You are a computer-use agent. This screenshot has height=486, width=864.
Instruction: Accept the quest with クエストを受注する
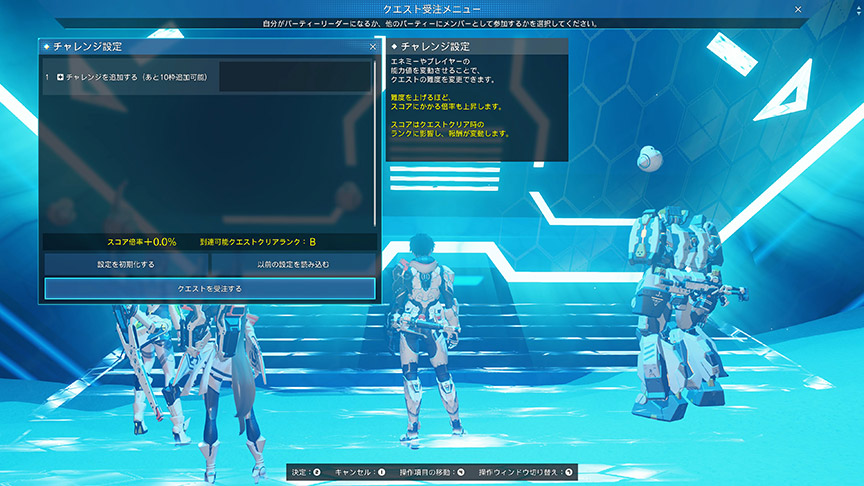(x=209, y=289)
